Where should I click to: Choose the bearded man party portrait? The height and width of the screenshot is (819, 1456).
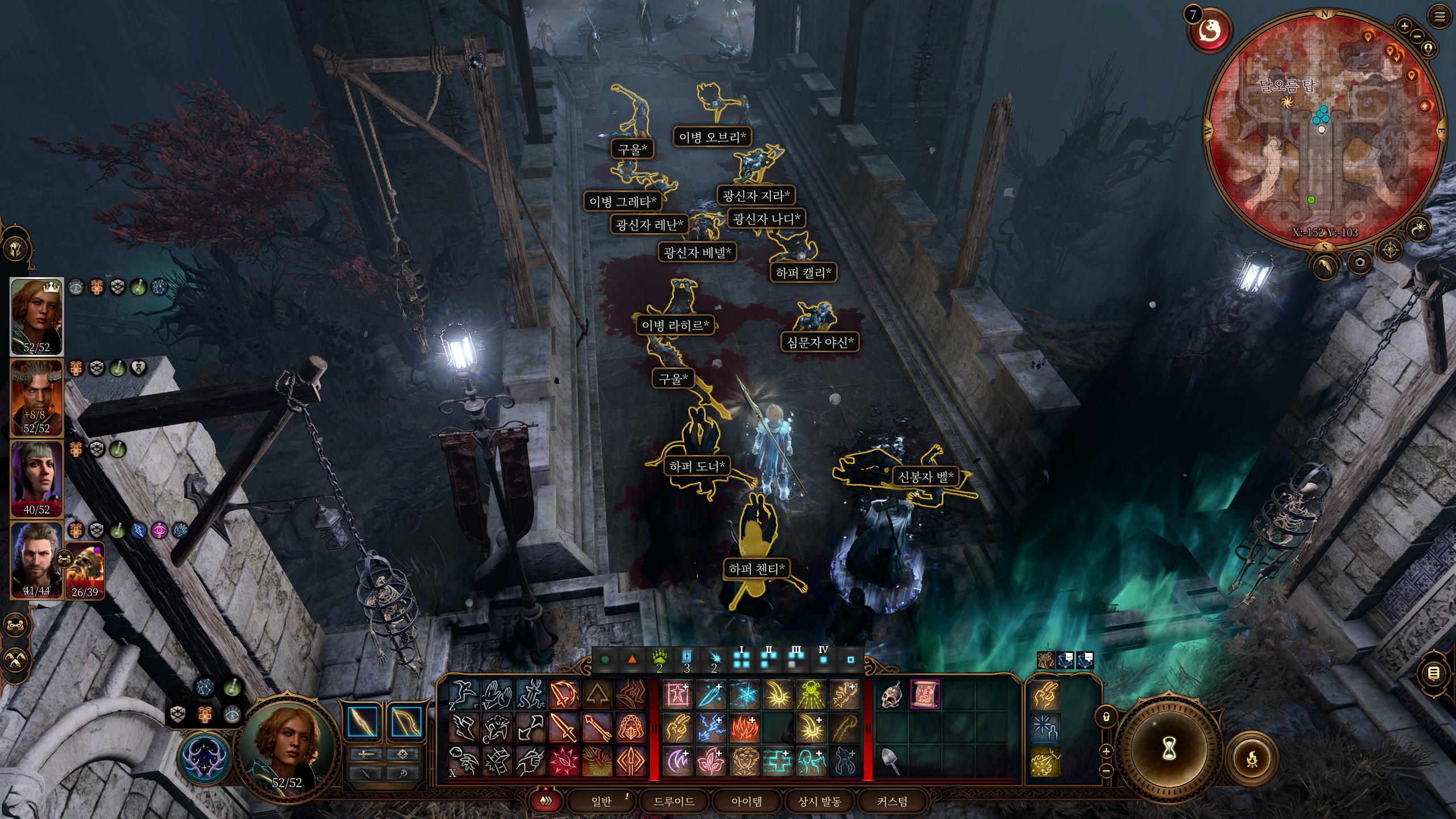coord(36,560)
